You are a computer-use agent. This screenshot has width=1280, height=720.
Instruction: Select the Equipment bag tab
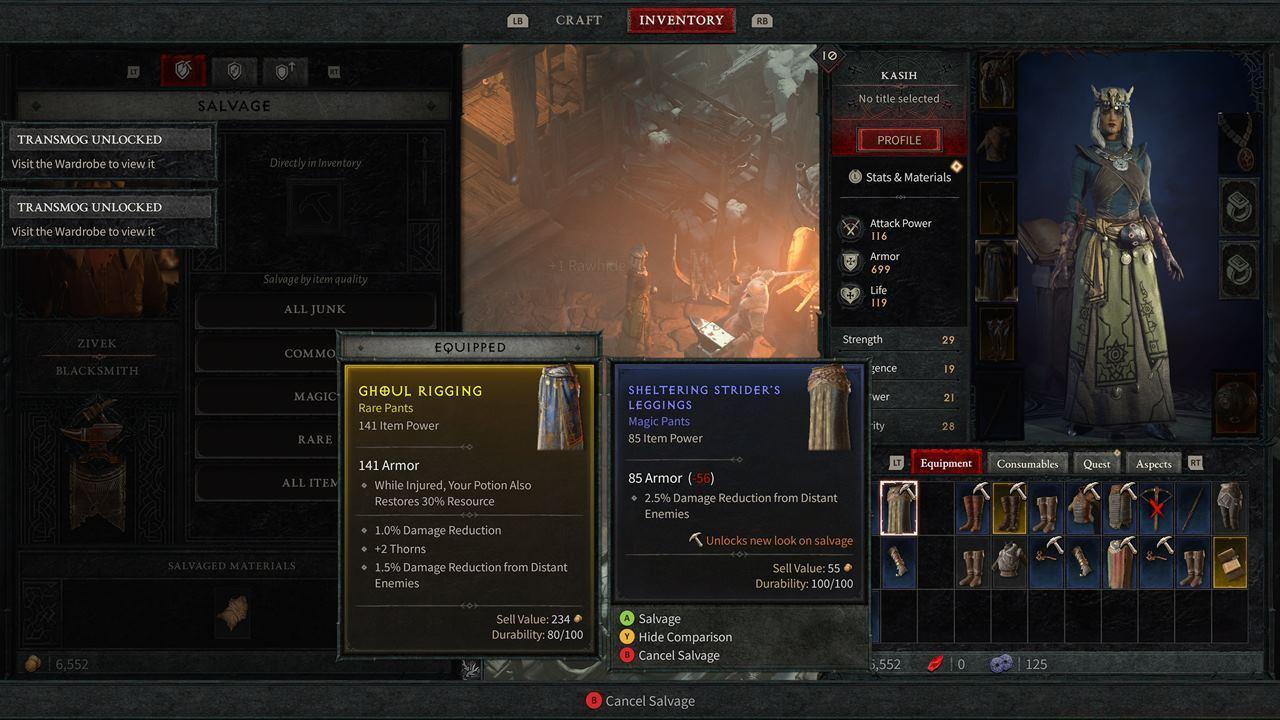tap(945, 463)
